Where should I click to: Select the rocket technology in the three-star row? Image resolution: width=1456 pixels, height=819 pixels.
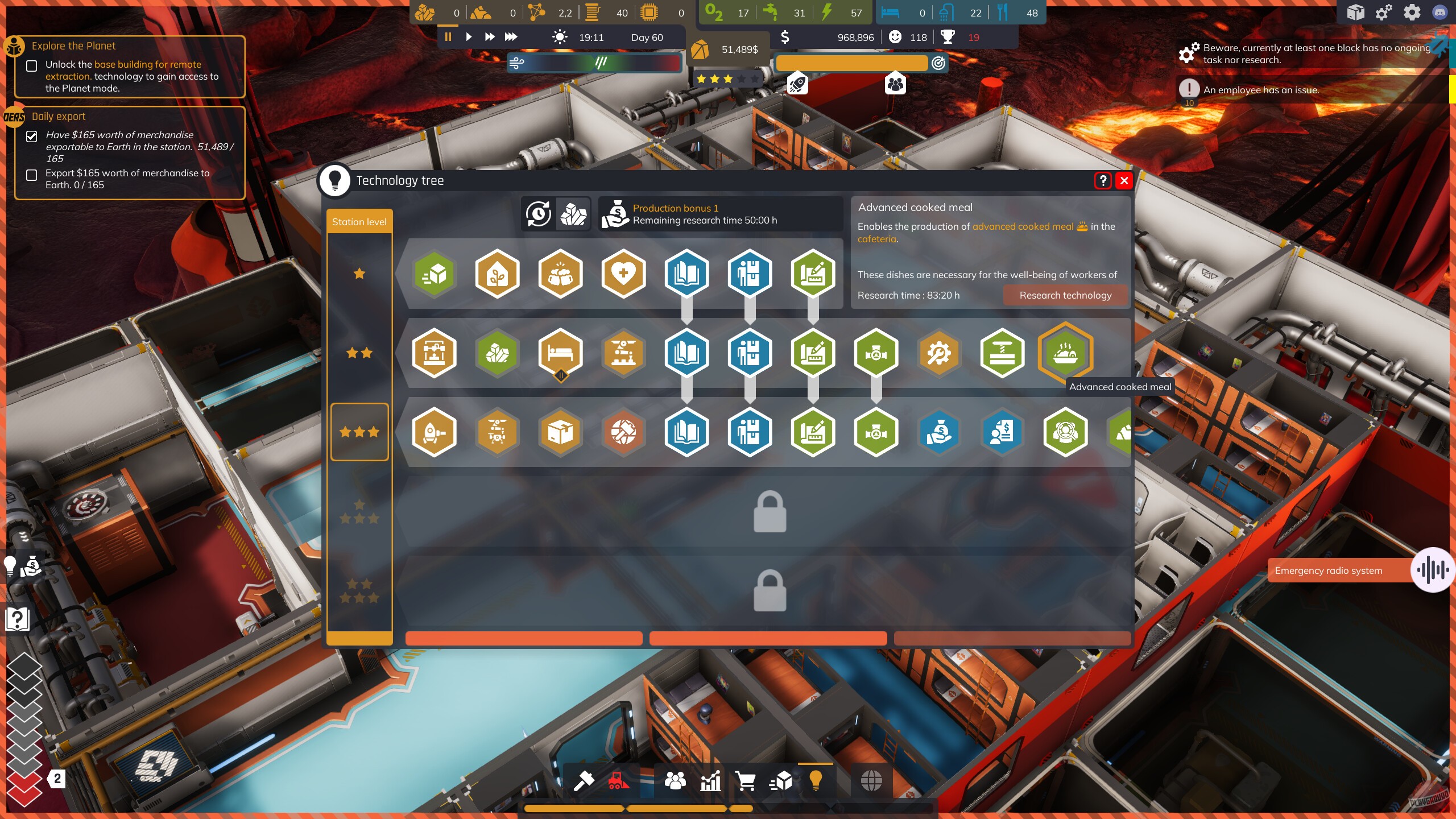click(435, 432)
